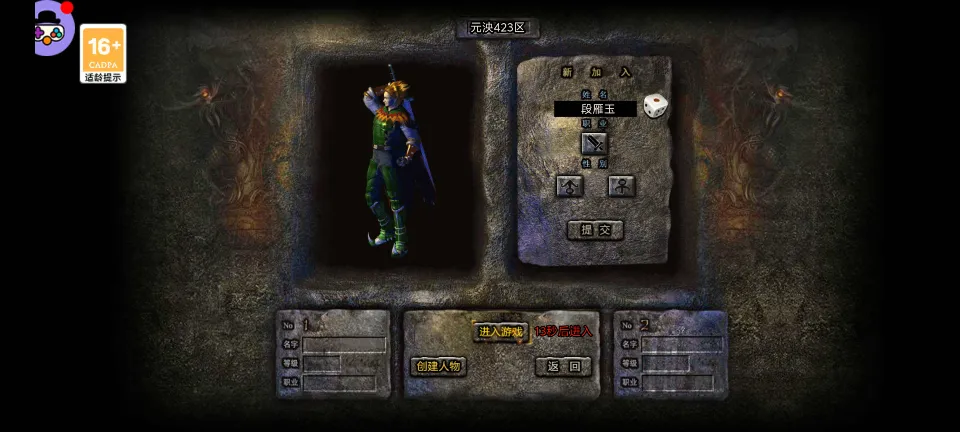Viewport: 960px width, 432px height.
Task: Select character slot No 2
Action: 671,354
